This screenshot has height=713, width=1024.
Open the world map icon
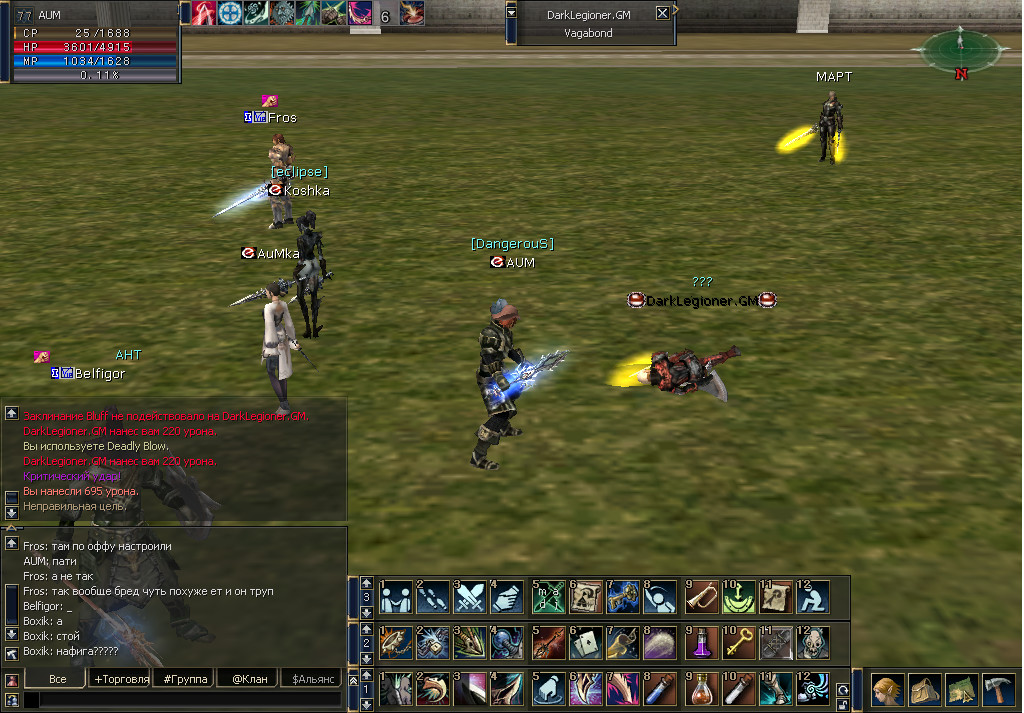[x=961, y=690]
